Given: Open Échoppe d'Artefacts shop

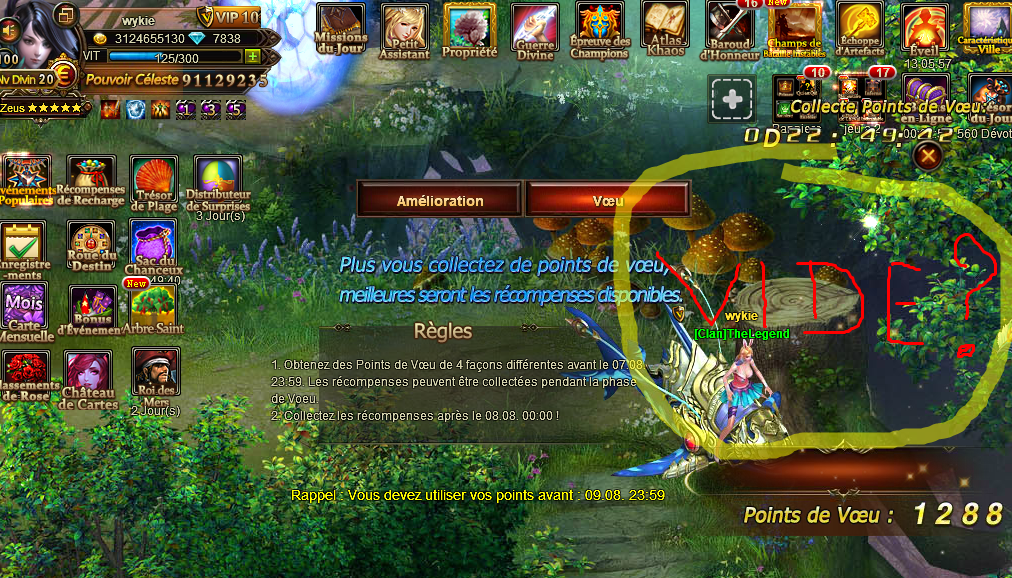Looking at the screenshot, I should tap(860, 29).
